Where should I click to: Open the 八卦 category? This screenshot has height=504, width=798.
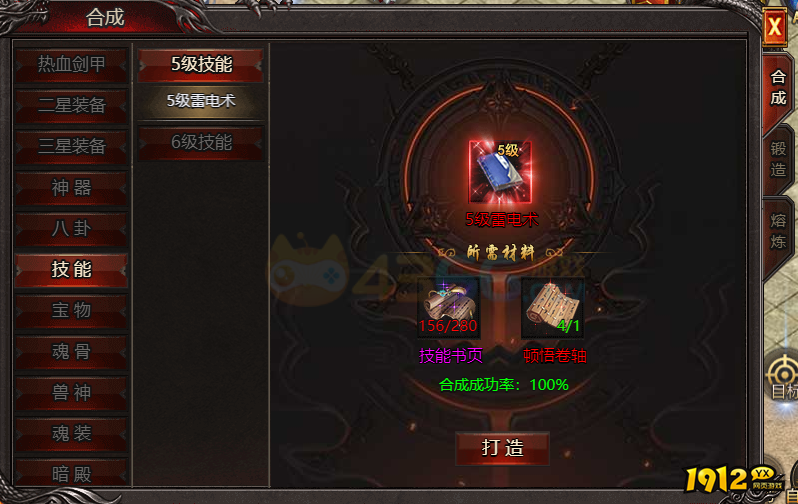pos(71,228)
